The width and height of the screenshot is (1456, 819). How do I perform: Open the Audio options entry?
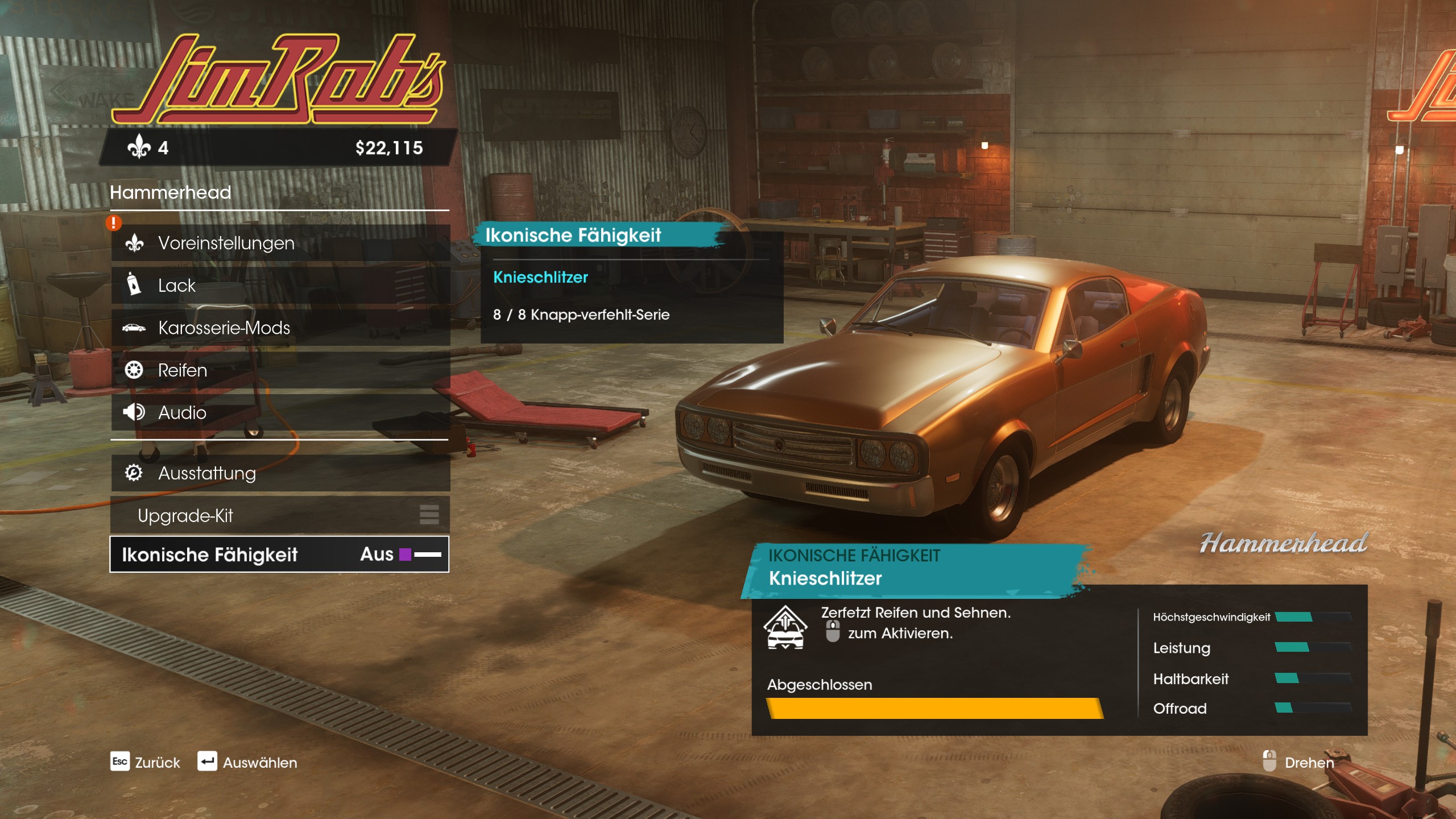(x=280, y=413)
